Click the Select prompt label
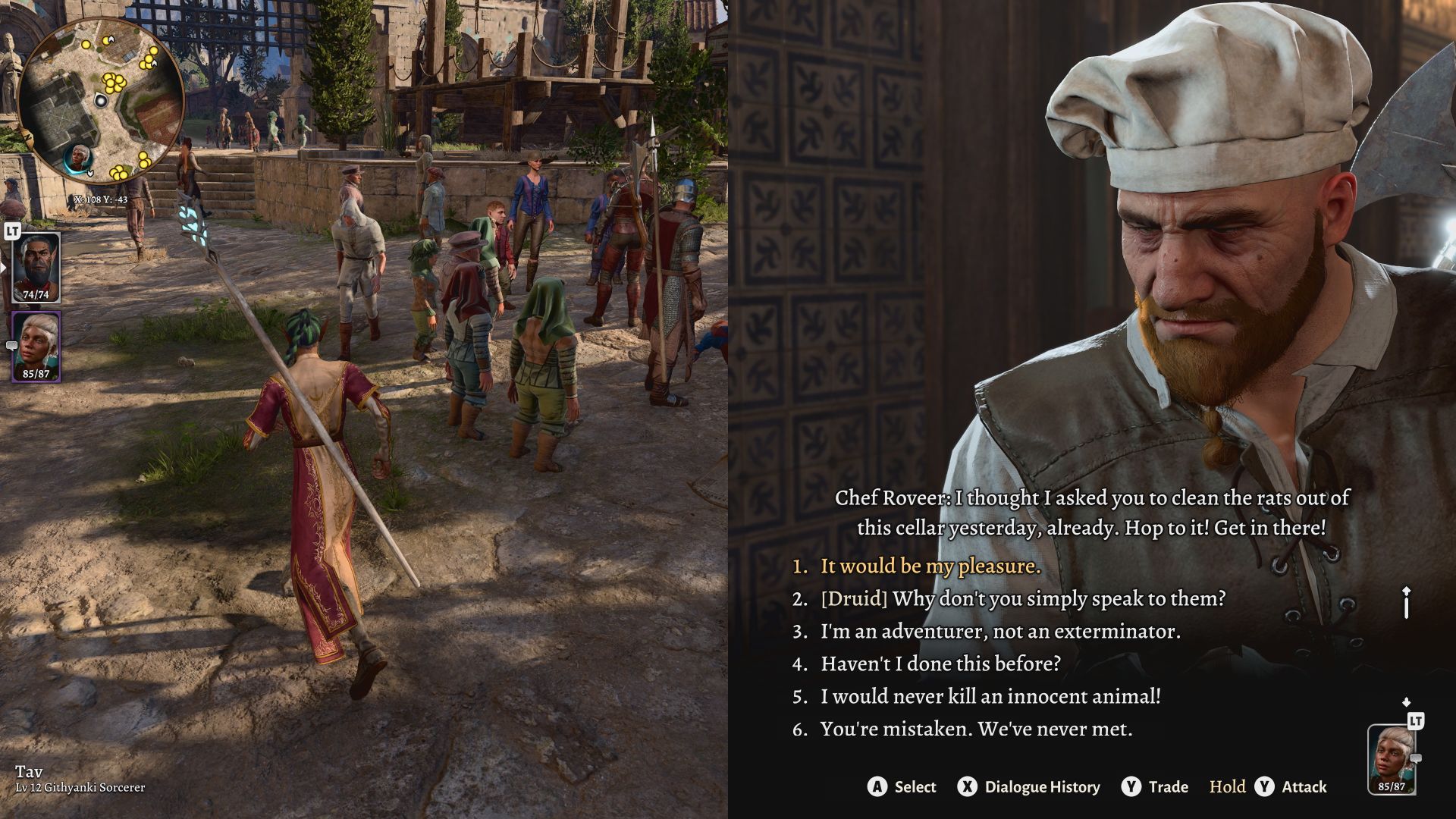 tap(915, 787)
